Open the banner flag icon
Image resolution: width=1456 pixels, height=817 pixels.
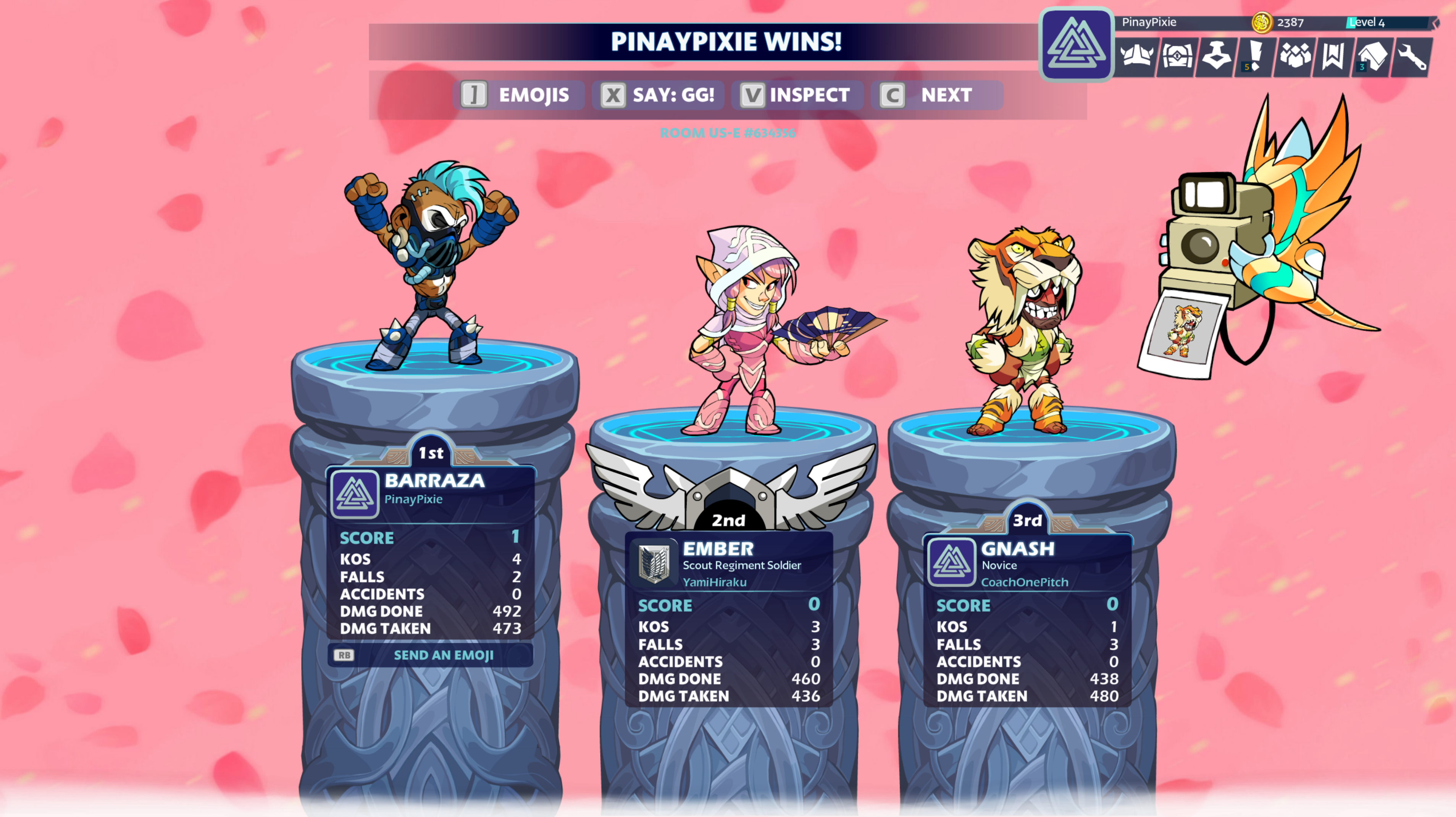[1333, 57]
